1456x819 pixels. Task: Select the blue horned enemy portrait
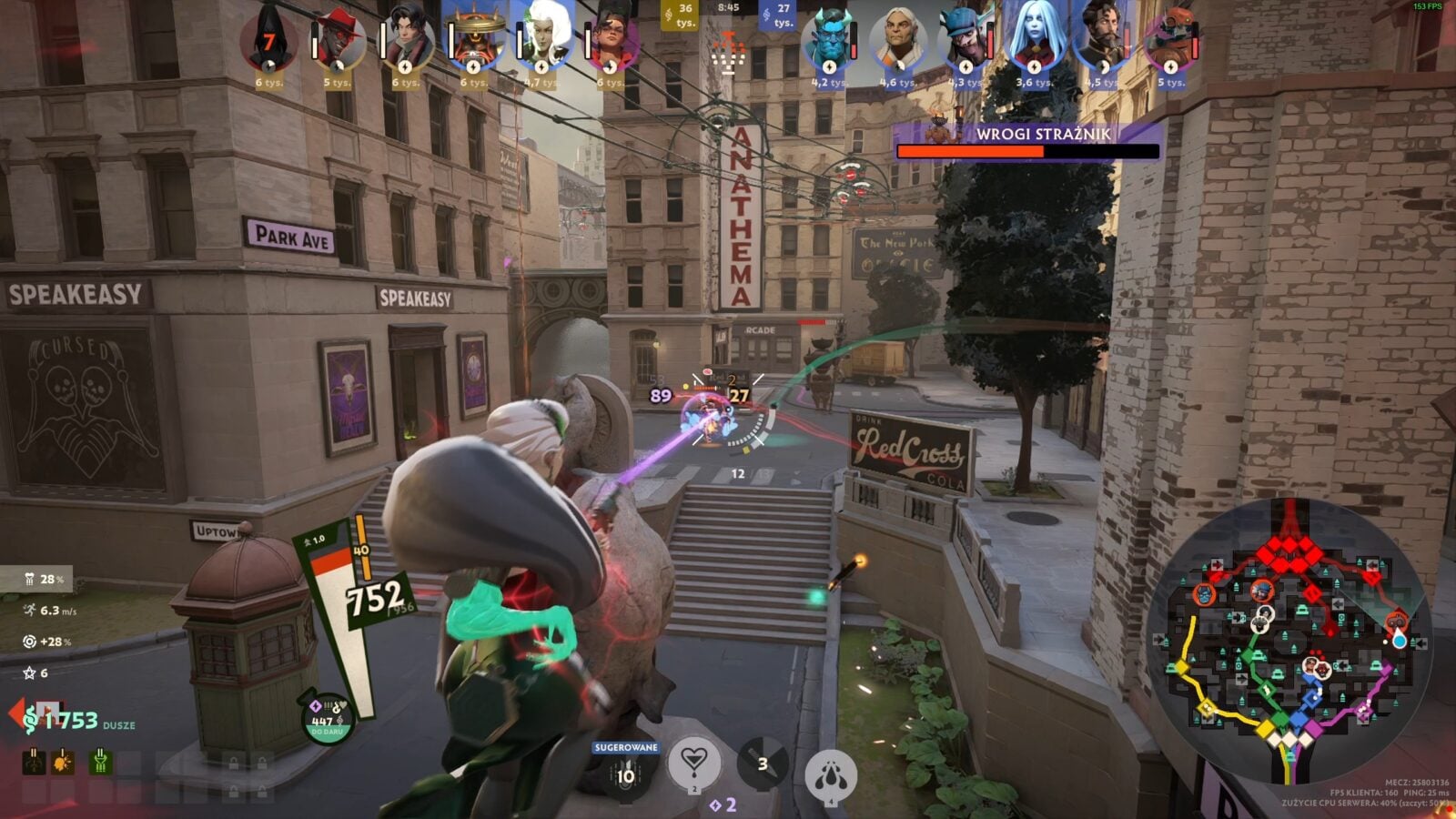(x=829, y=39)
